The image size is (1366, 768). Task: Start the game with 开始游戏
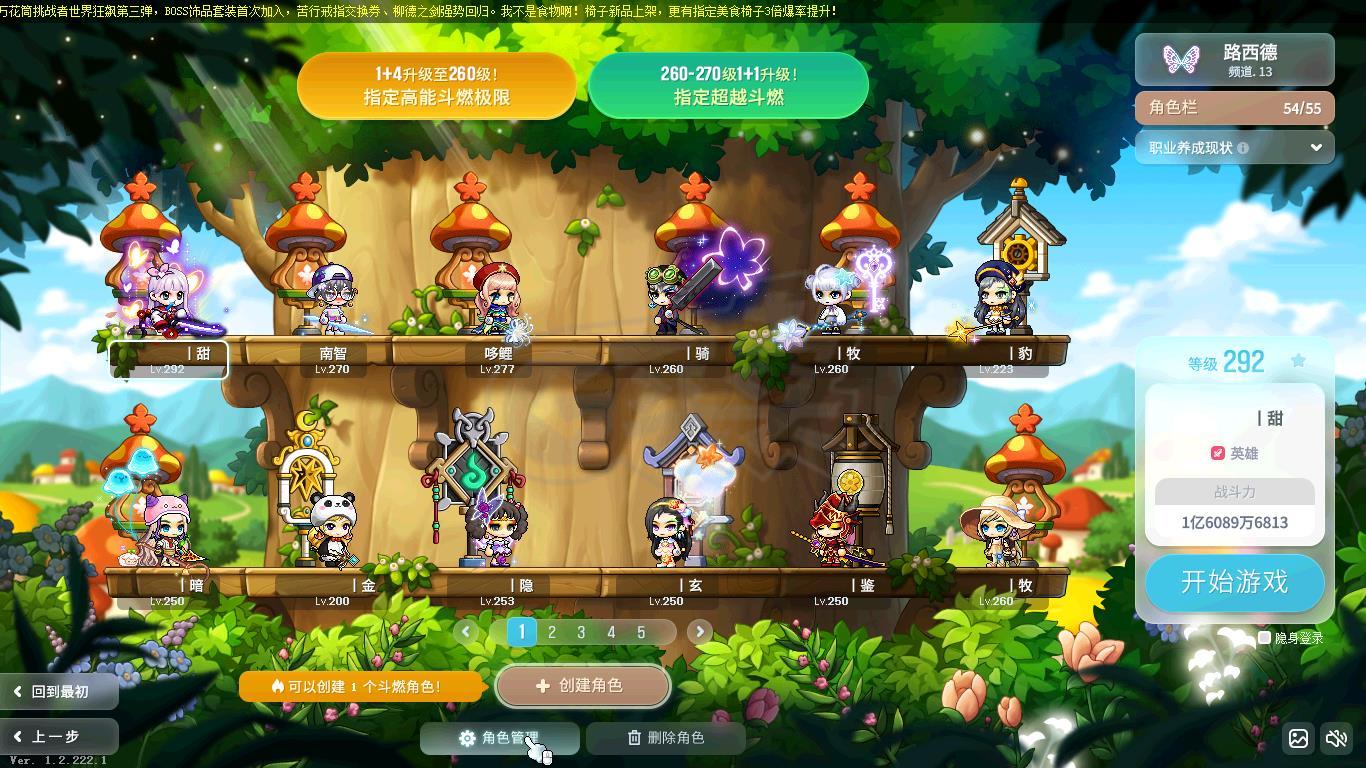1234,582
